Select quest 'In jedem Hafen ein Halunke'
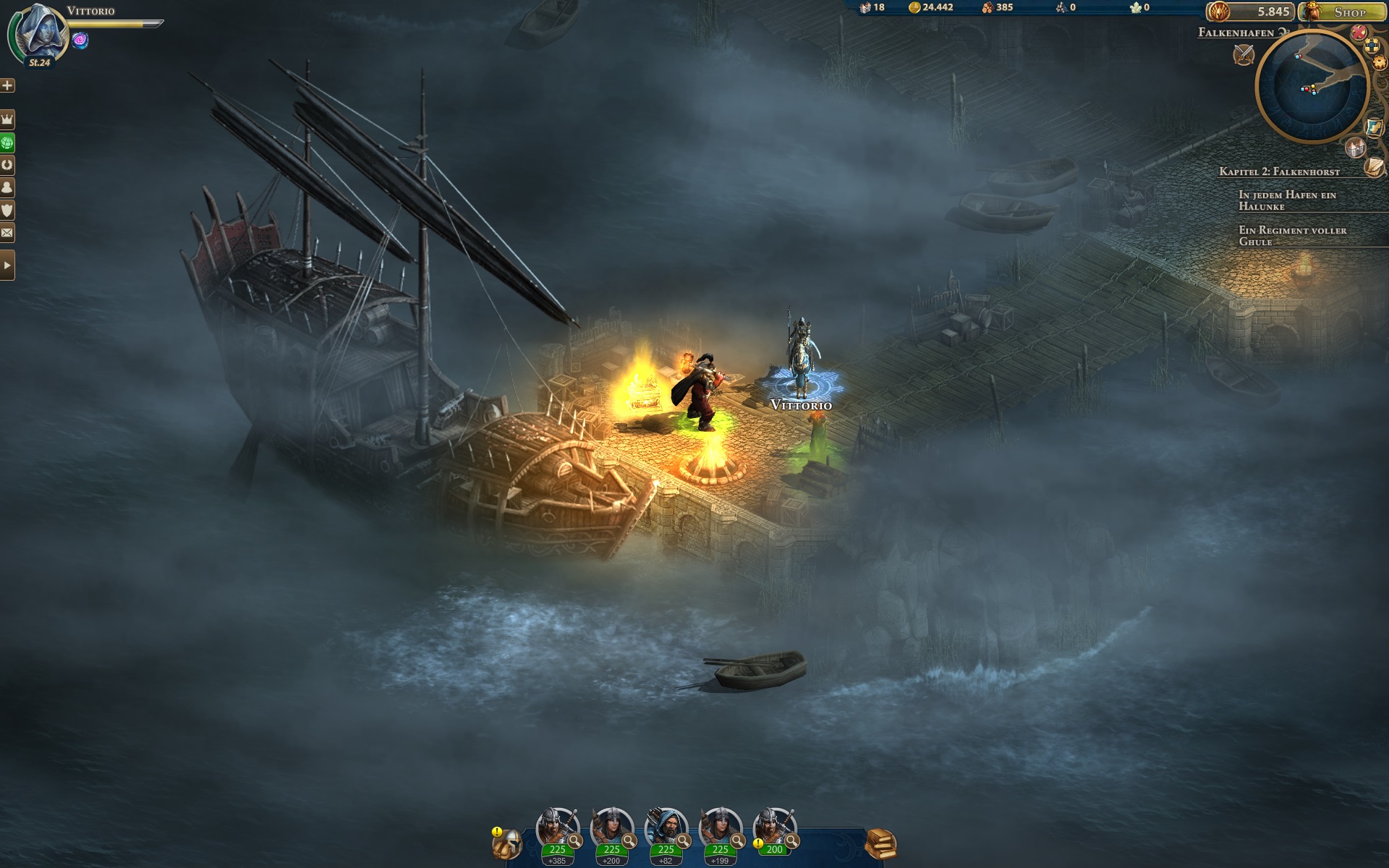Screen dimensions: 1389x868 1287,200
